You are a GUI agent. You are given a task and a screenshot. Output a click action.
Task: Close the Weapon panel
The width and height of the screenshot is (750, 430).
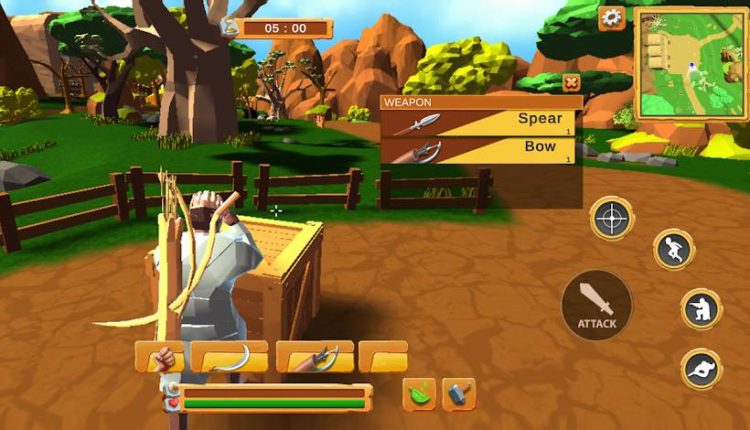click(571, 83)
